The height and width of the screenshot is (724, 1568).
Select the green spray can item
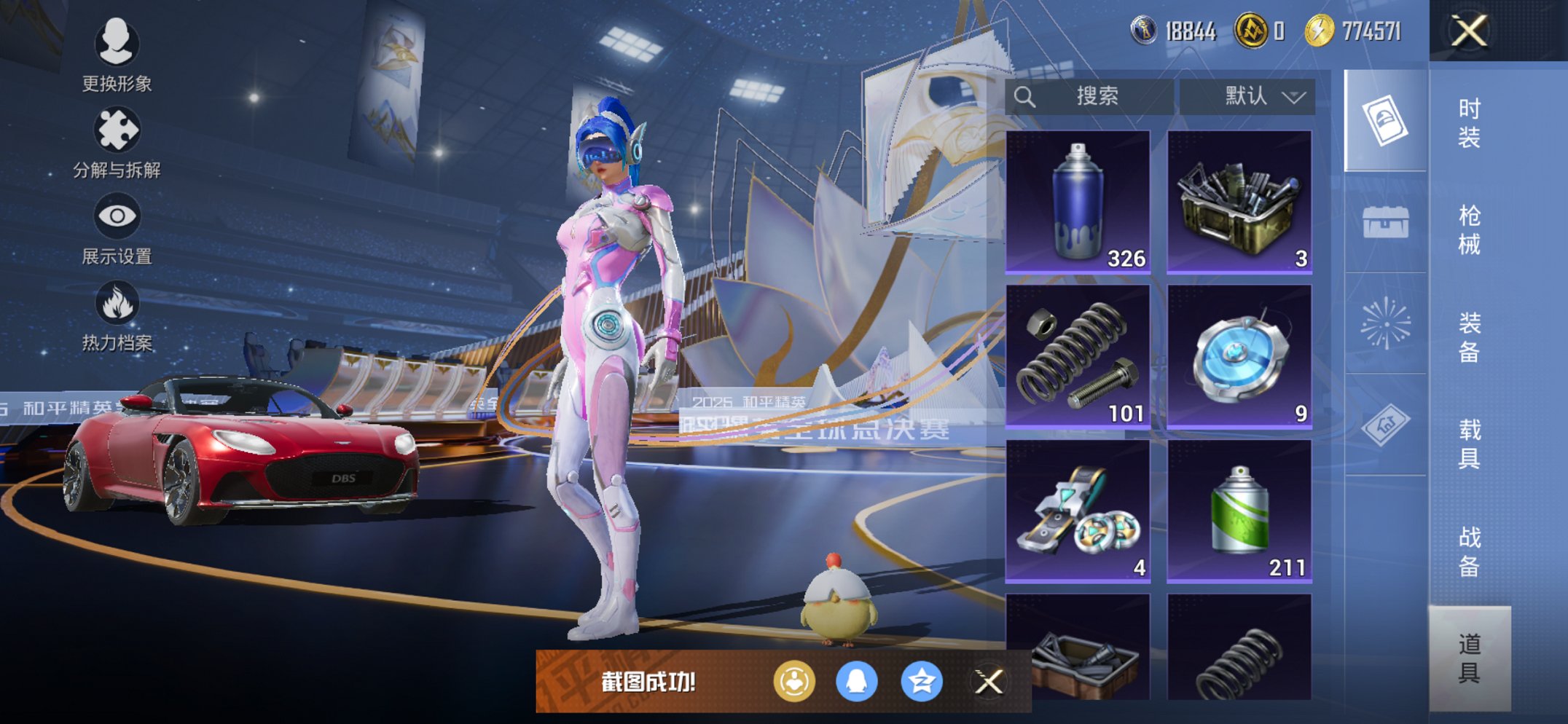[x=1239, y=510]
